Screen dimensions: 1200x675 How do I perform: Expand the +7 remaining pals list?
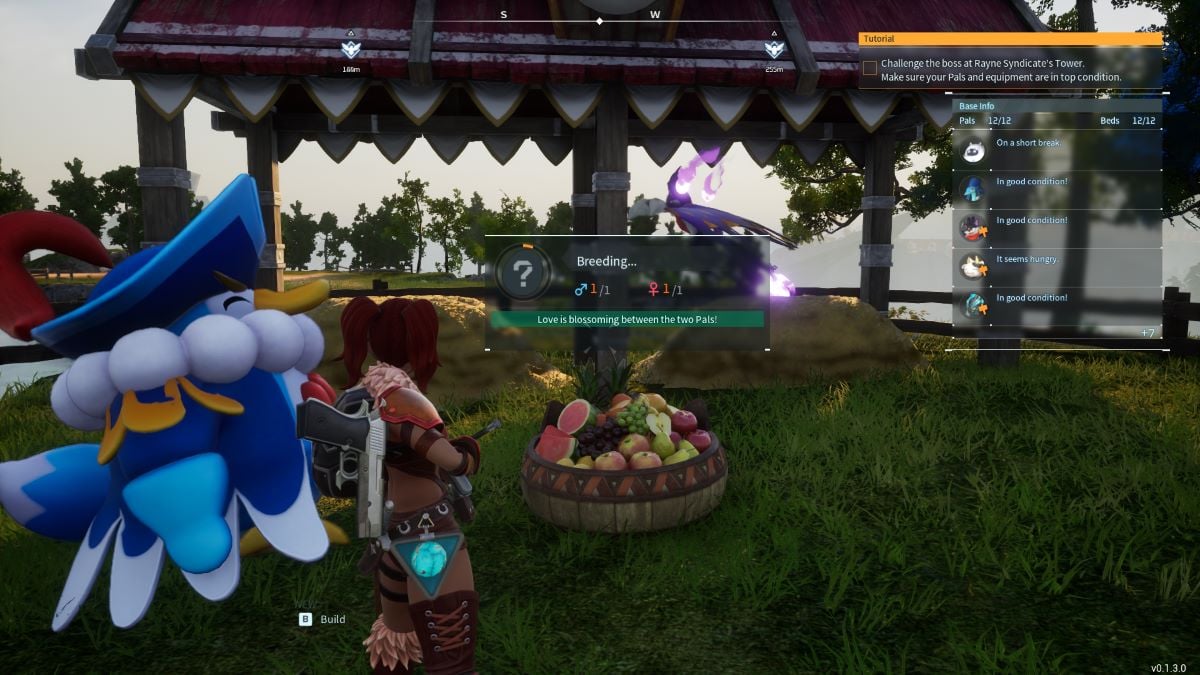1148,332
